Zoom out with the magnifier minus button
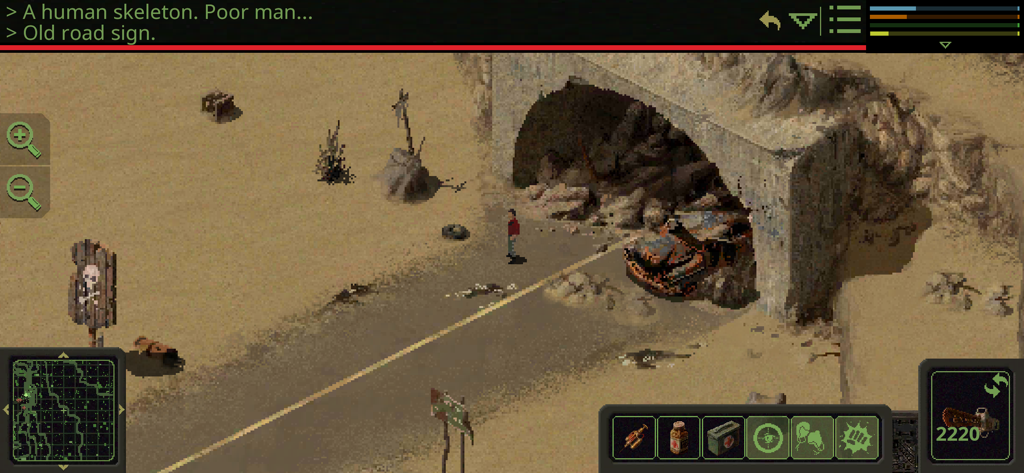This screenshot has width=1024, height=473. (x=24, y=189)
